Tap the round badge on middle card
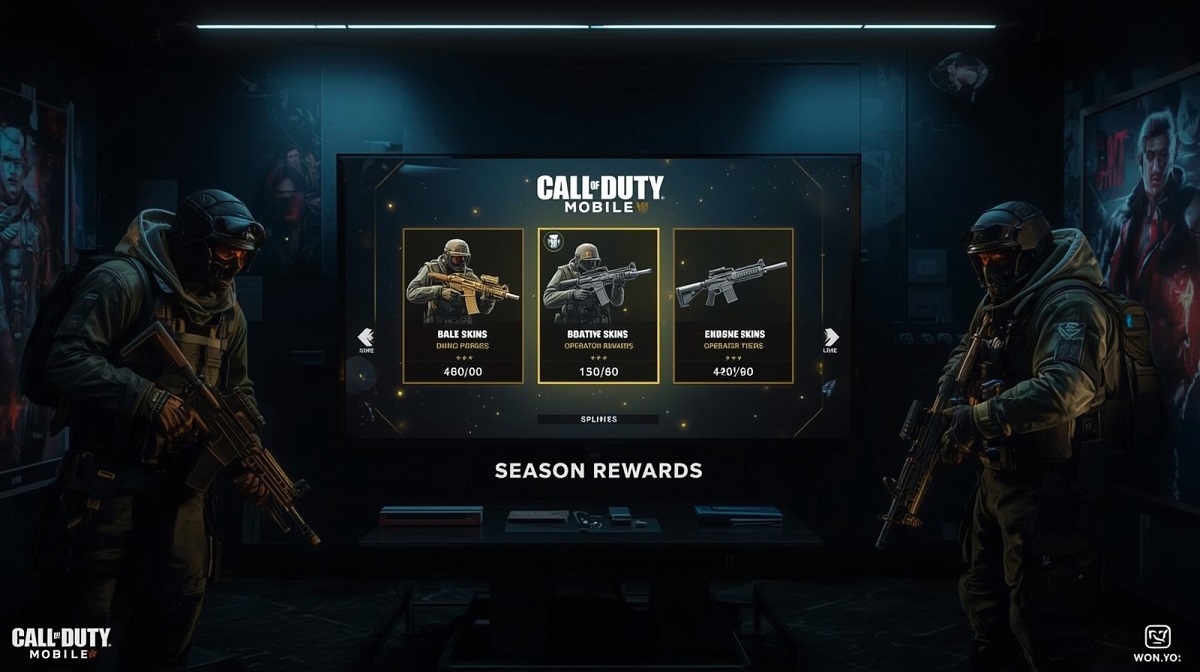Image resolution: width=1200 pixels, height=672 pixels. point(555,242)
